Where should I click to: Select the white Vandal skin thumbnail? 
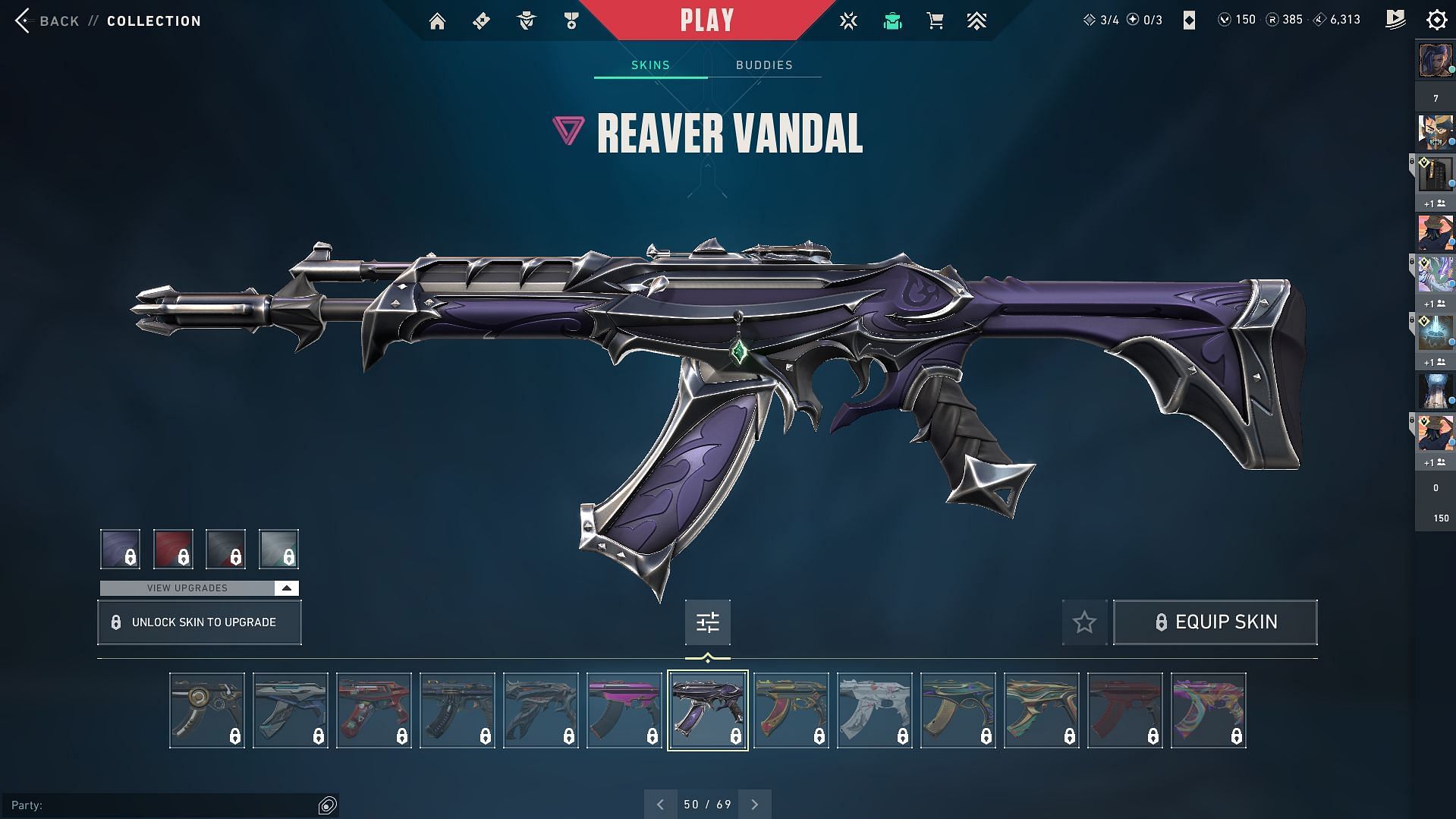click(874, 710)
